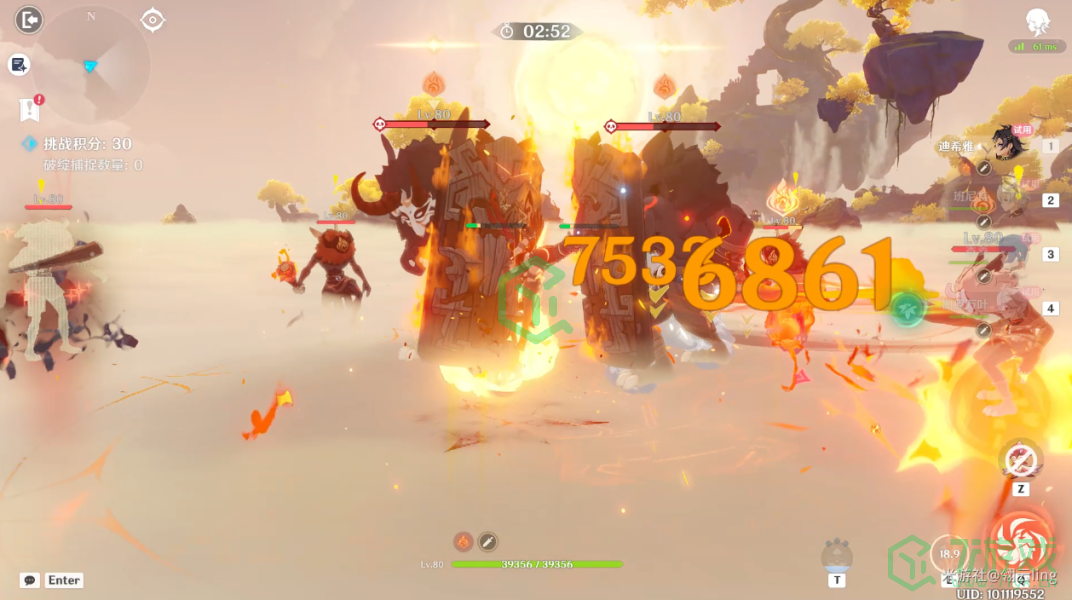Open the circular minimap
Screen dimensions: 1072x600
click(x=92, y=64)
